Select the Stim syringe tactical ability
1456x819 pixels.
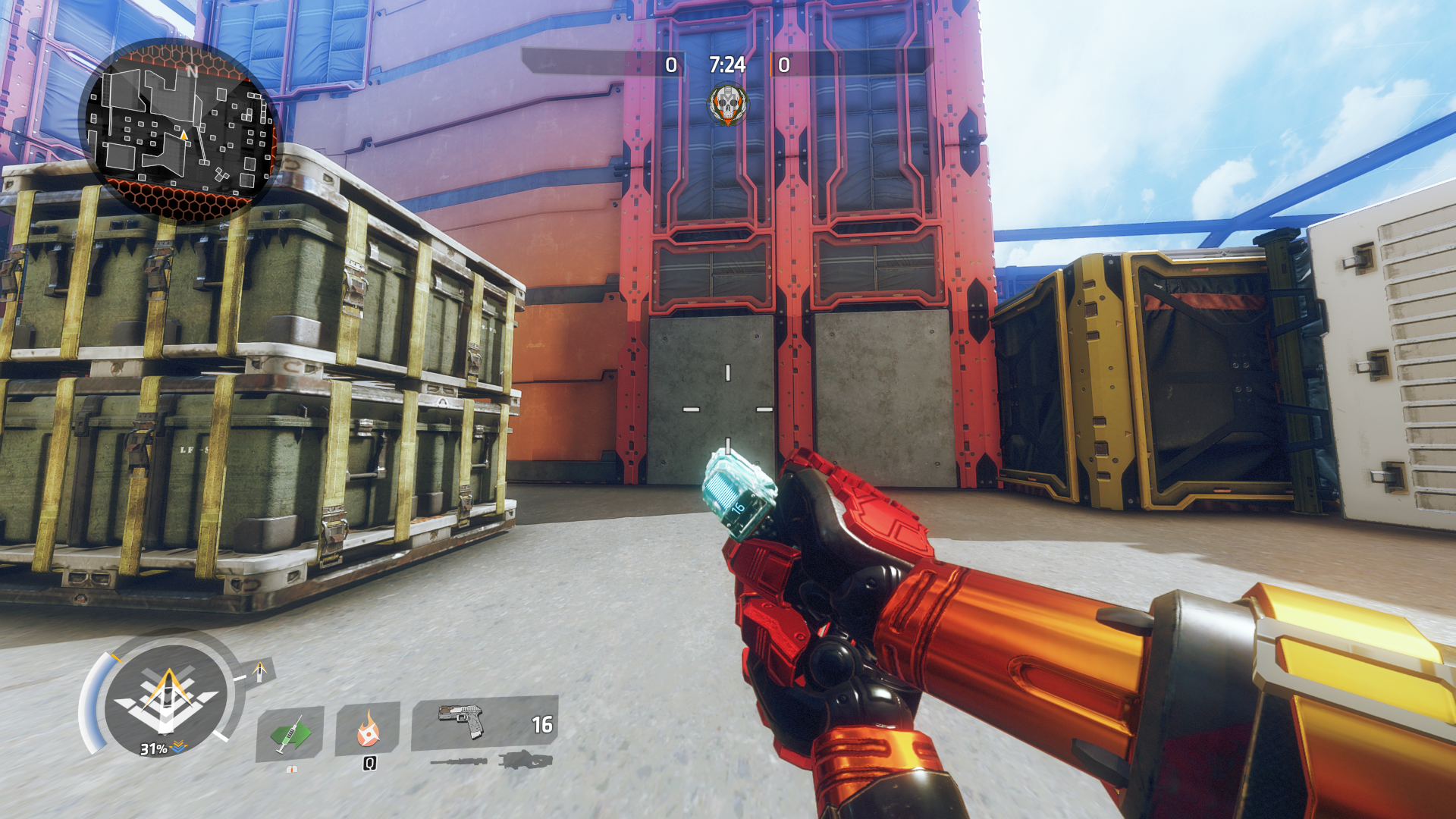coord(289,733)
